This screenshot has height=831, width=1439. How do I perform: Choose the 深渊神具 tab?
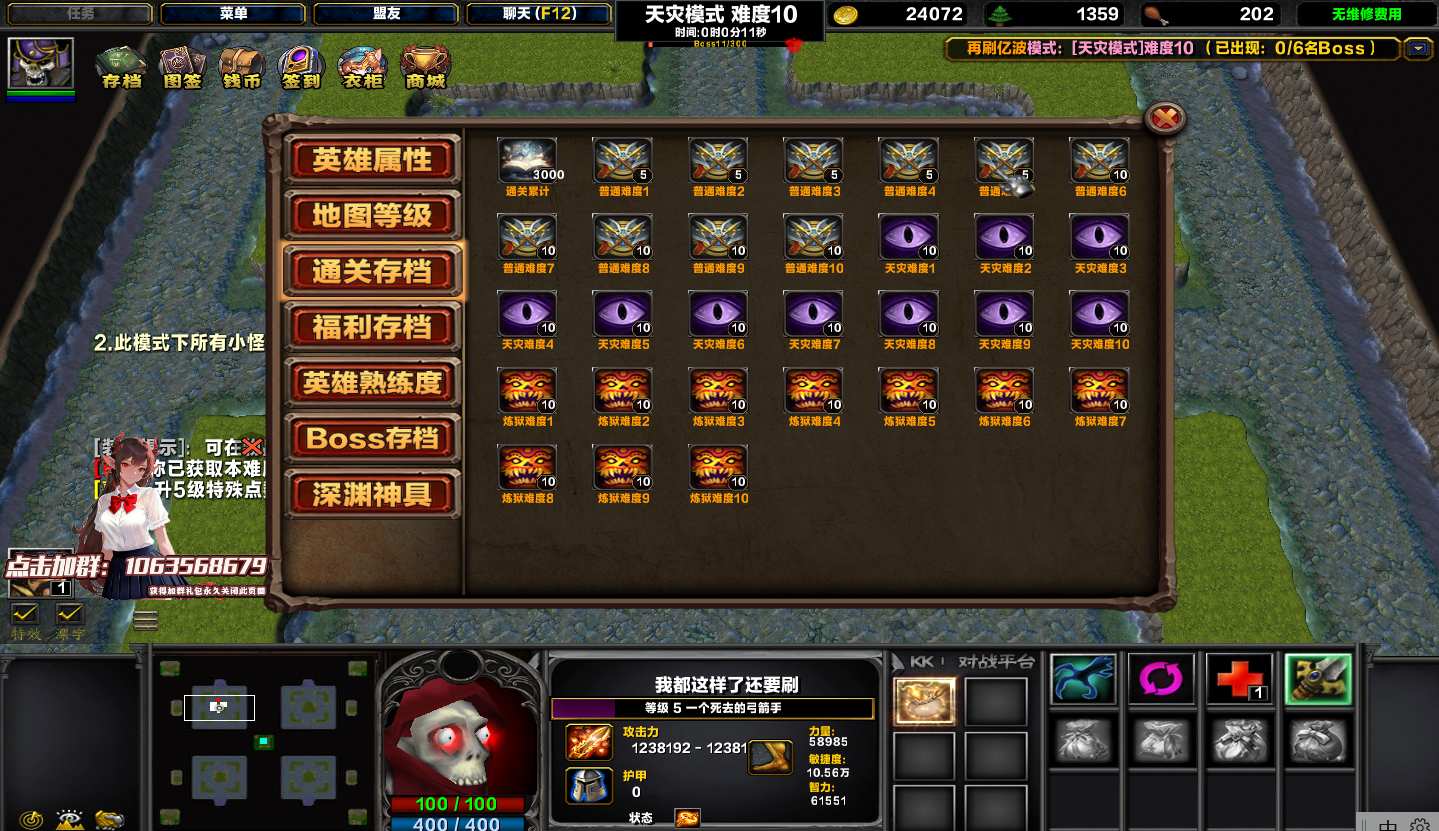pyautogui.click(x=372, y=495)
